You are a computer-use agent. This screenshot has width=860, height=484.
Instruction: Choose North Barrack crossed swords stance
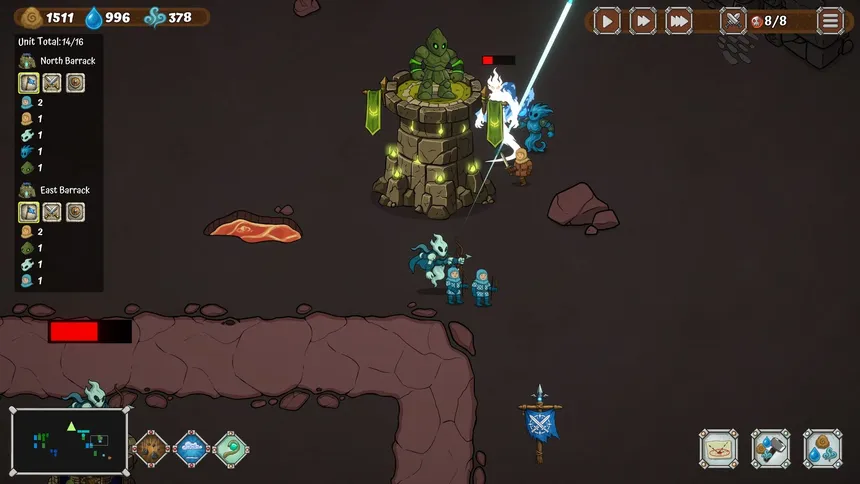52,83
